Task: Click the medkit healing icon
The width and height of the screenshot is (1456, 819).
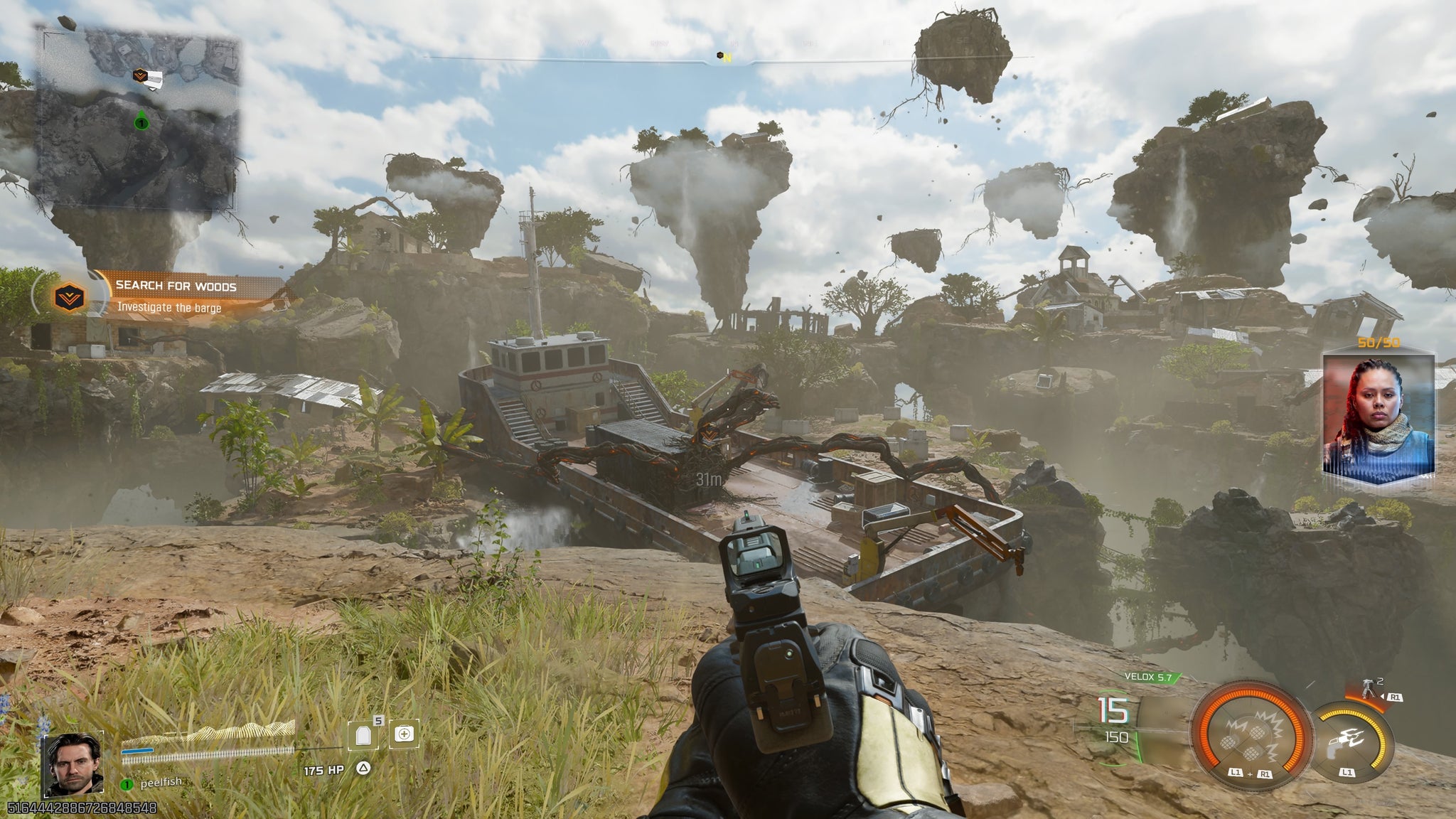Action: [x=404, y=734]
